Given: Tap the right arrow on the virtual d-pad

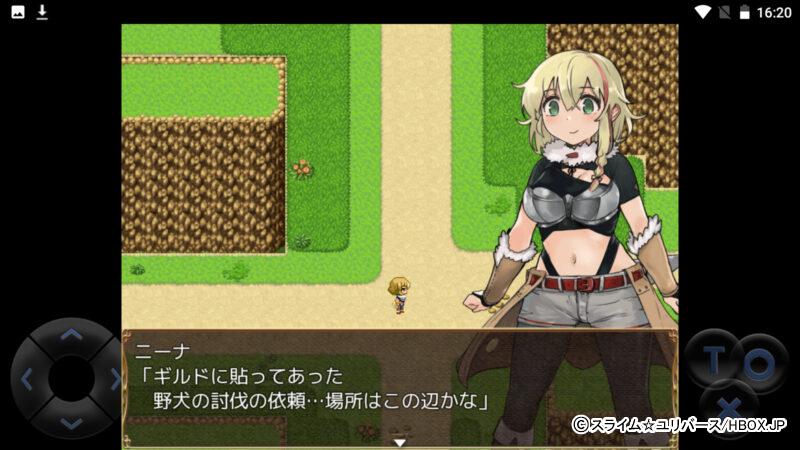Looking at the screenshot, I should click(x=114, y=379).
